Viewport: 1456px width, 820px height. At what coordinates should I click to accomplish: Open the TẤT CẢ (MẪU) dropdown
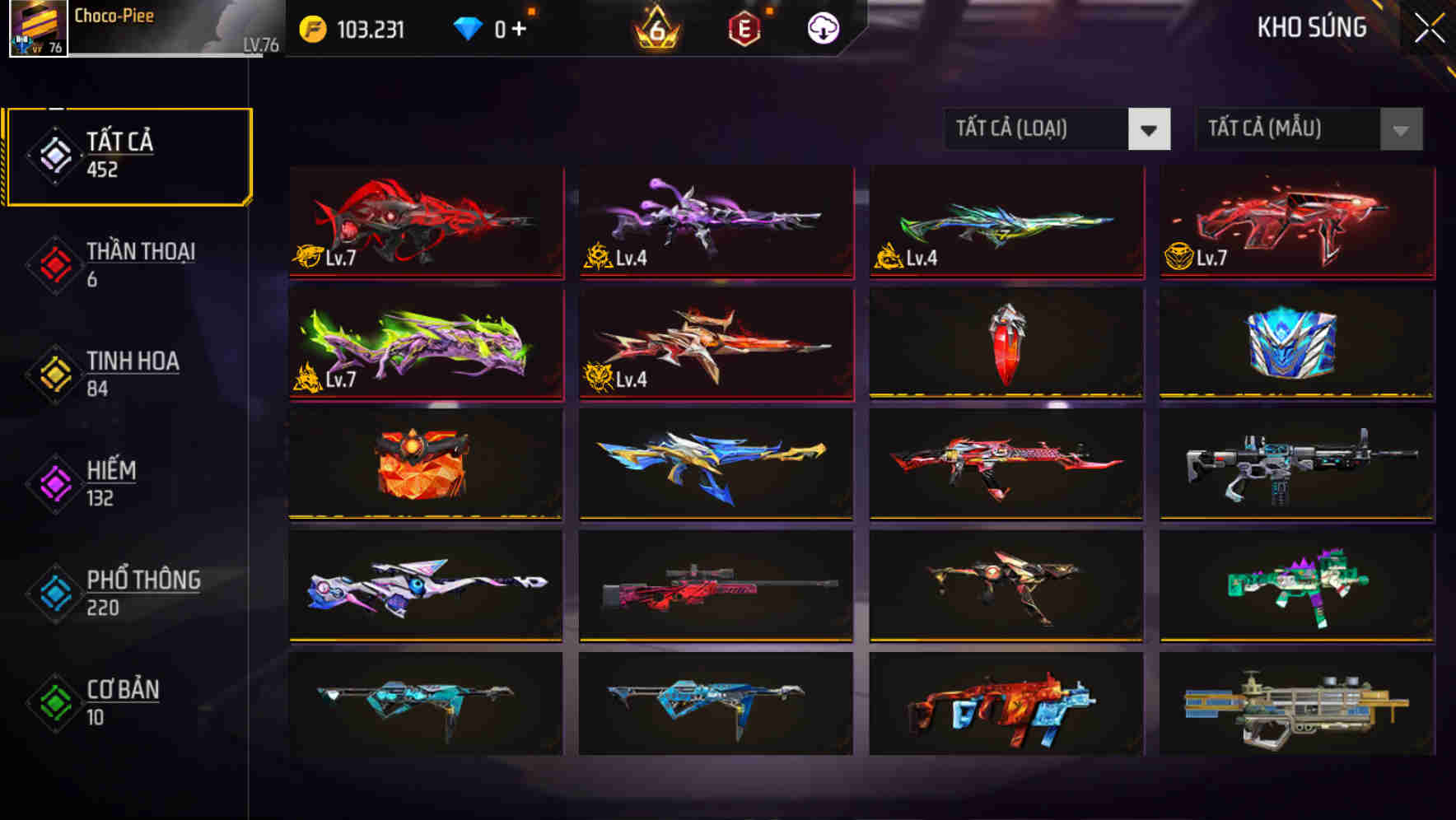click(x=1285, y=129)
